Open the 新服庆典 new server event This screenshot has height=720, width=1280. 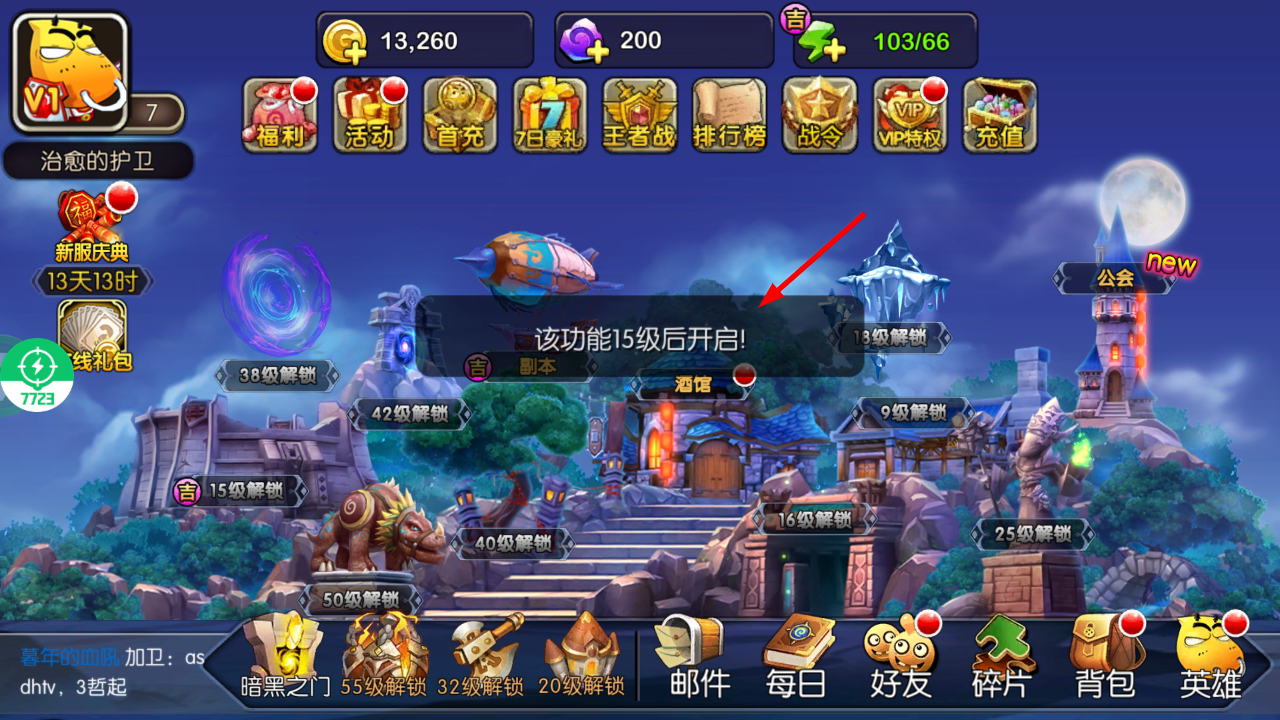91,225
